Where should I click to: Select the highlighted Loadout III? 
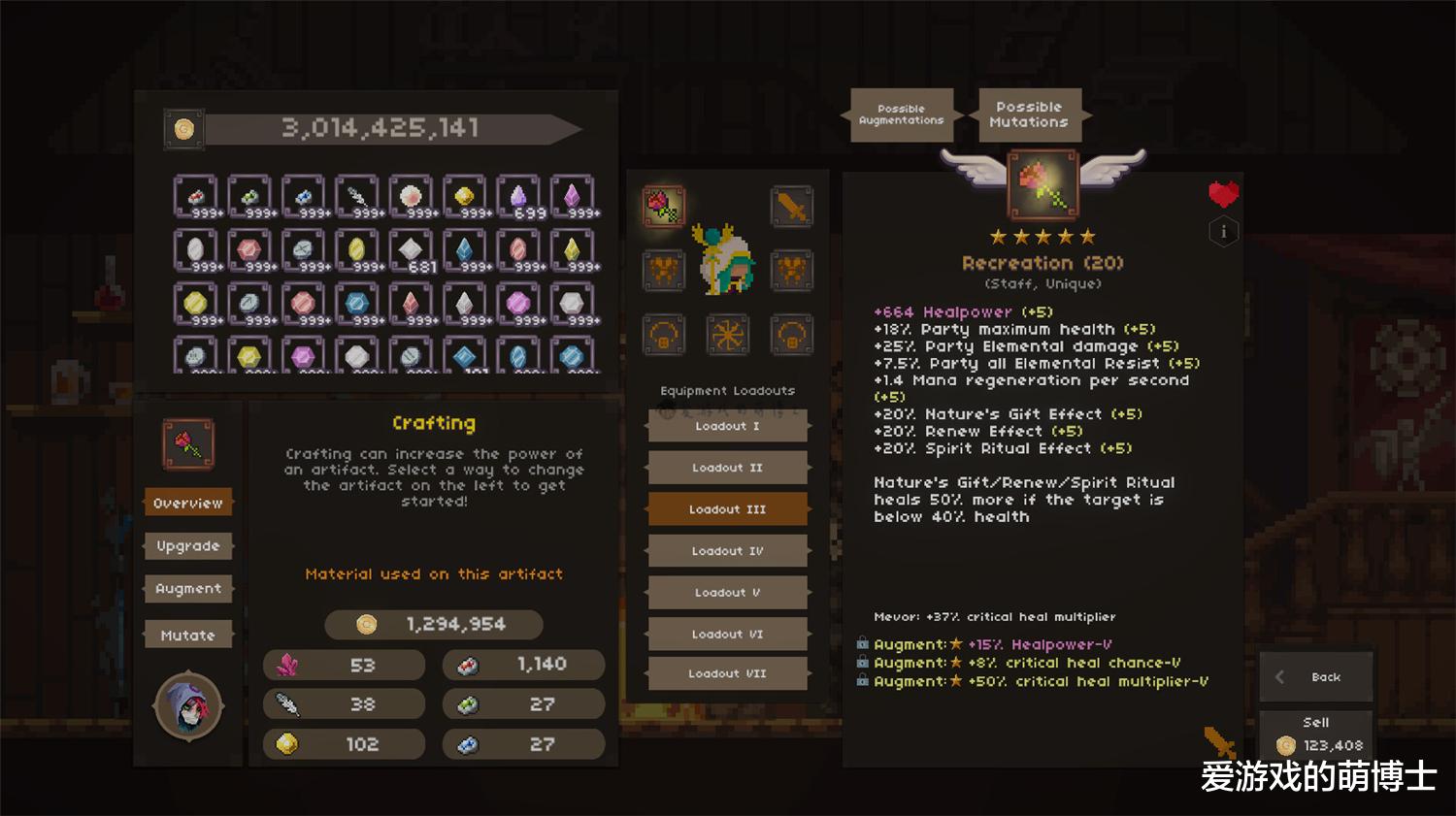tap(727, 509)
